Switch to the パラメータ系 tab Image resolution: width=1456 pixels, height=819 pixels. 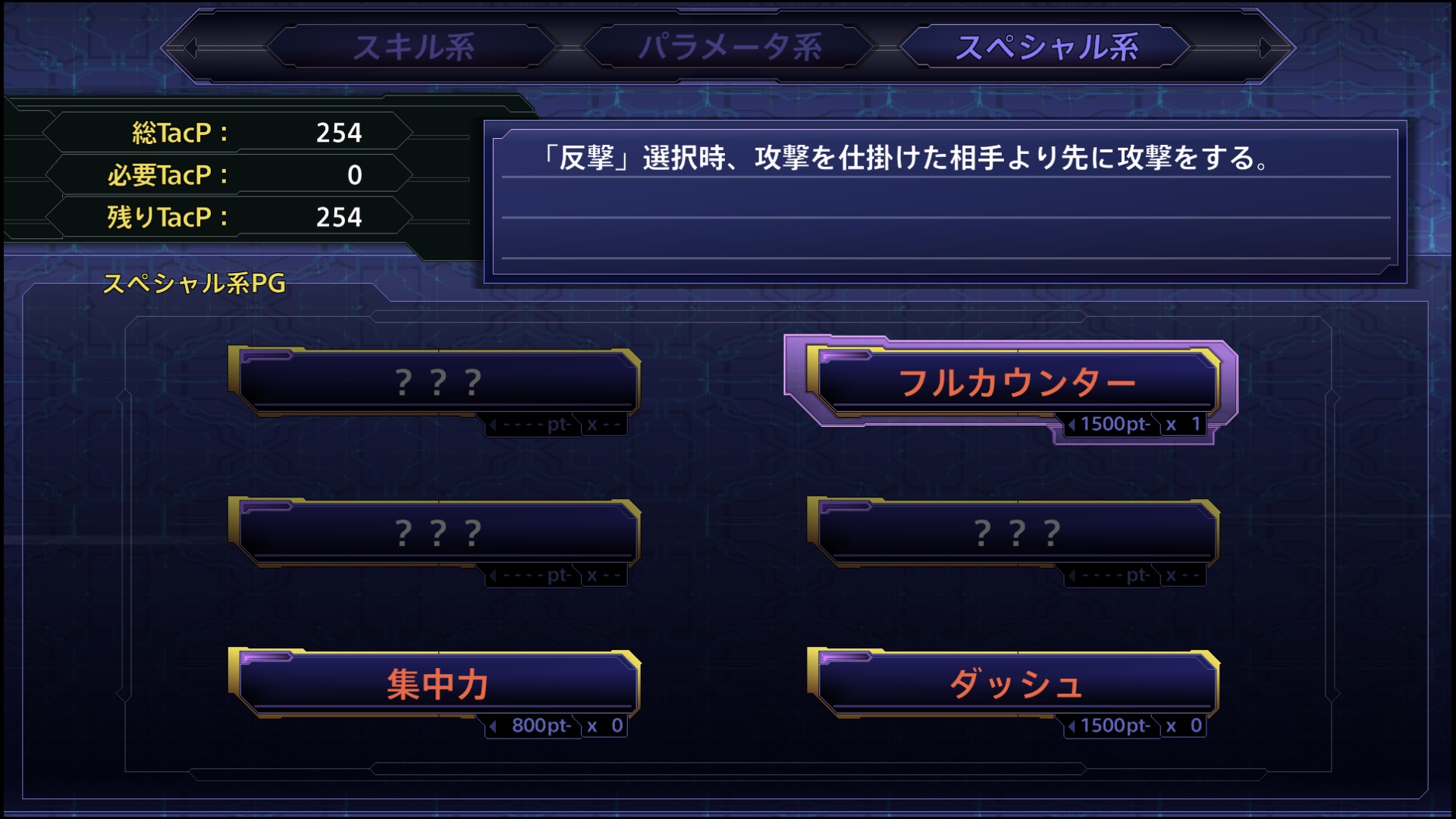733,47
